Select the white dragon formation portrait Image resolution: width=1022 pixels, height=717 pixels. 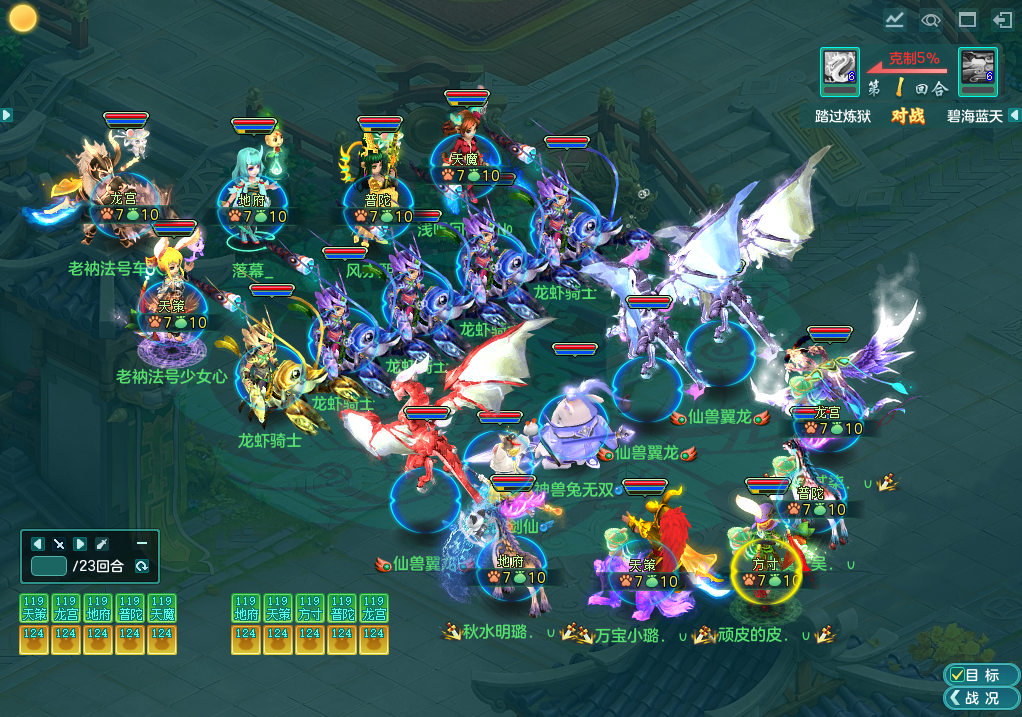[838, 68]
